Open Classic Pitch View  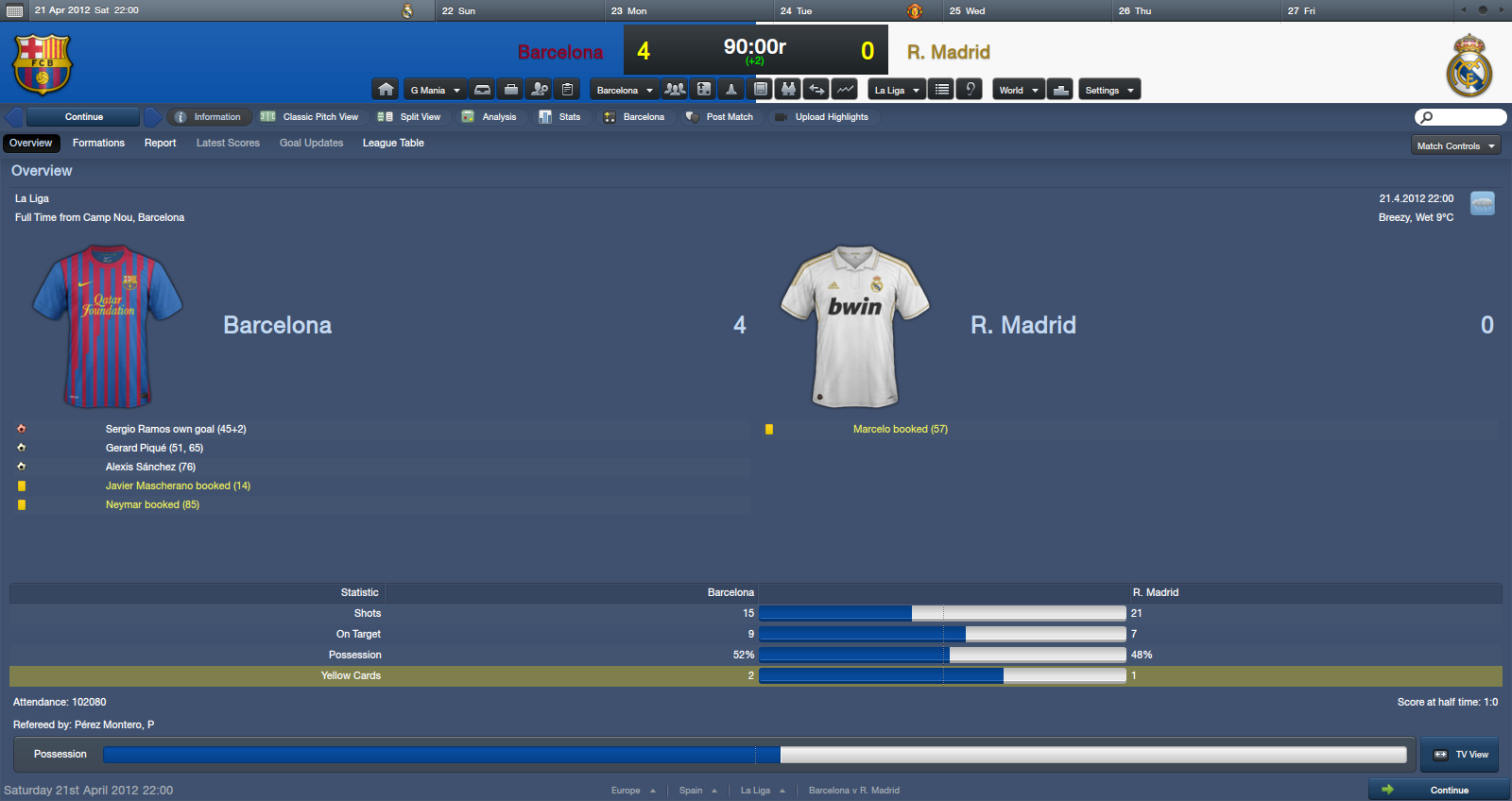click(310, 117)
